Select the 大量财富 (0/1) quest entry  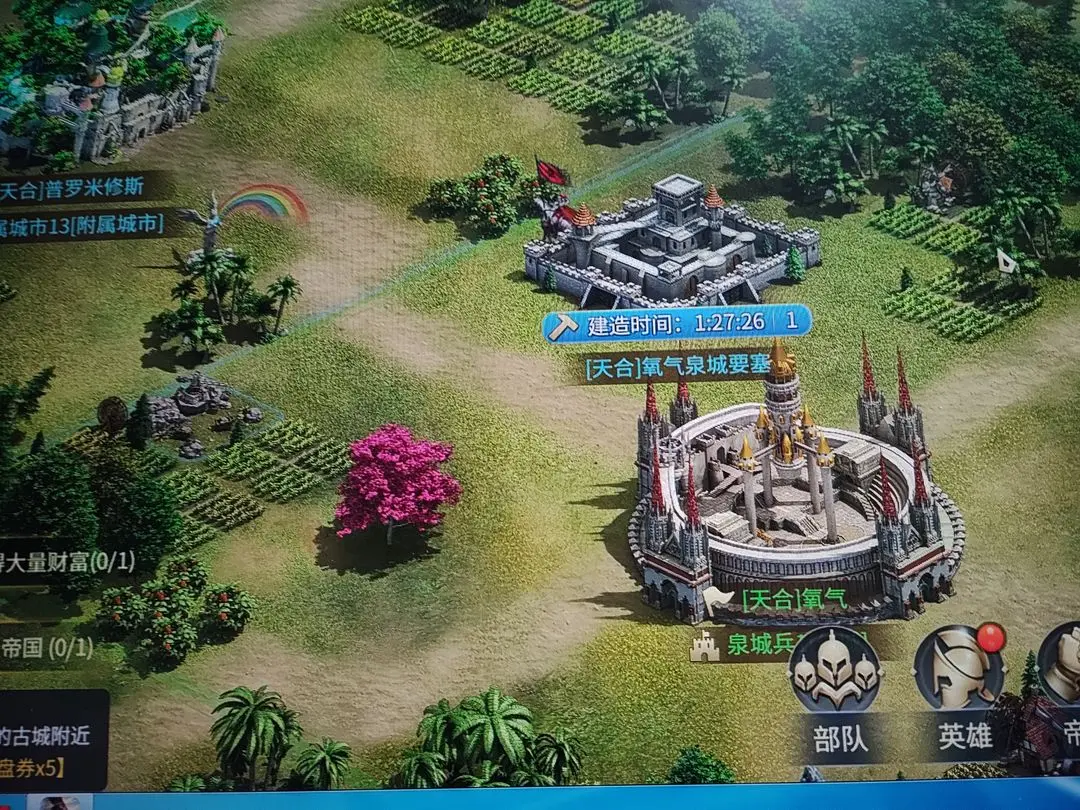pos(66,561)
